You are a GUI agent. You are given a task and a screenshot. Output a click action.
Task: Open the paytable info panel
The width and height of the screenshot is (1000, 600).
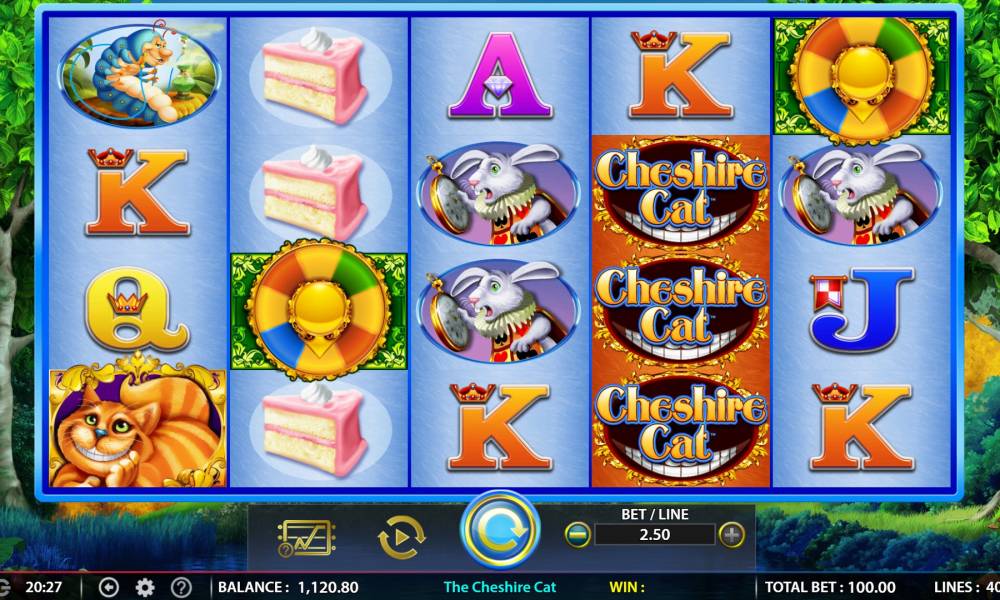(x=306, y=538)
